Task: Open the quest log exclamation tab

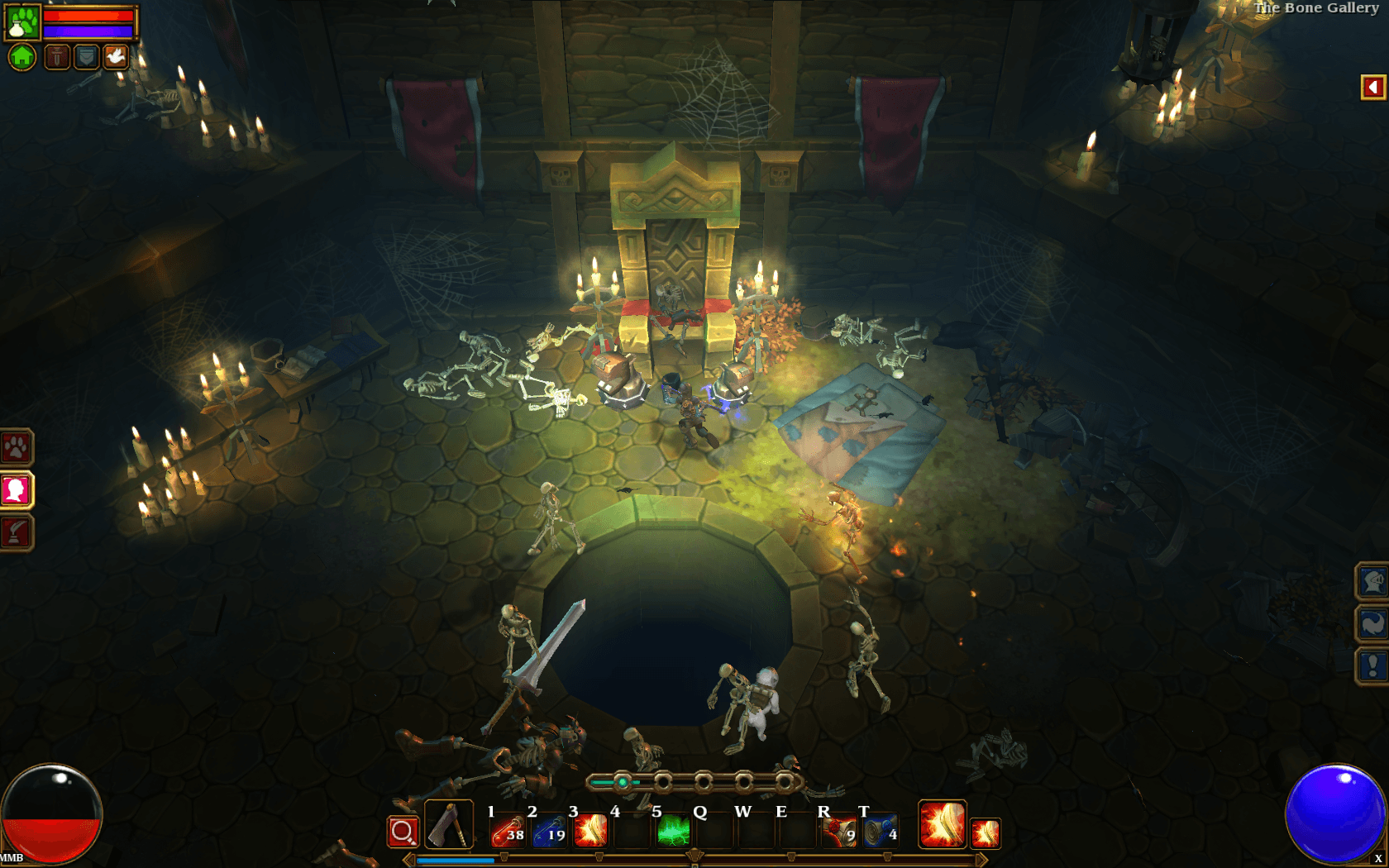Action: point(1372,665)
